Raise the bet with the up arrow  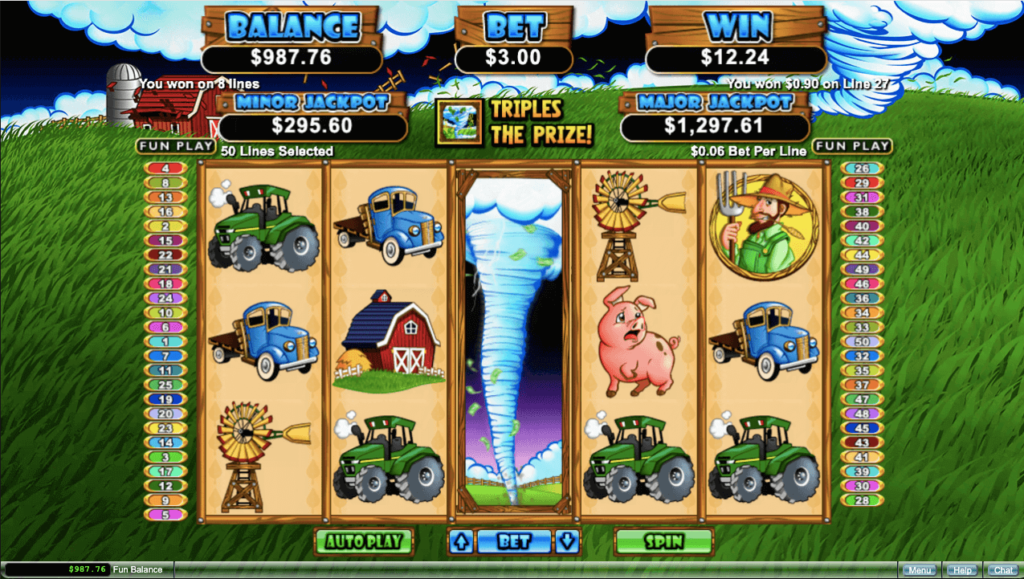461,542
